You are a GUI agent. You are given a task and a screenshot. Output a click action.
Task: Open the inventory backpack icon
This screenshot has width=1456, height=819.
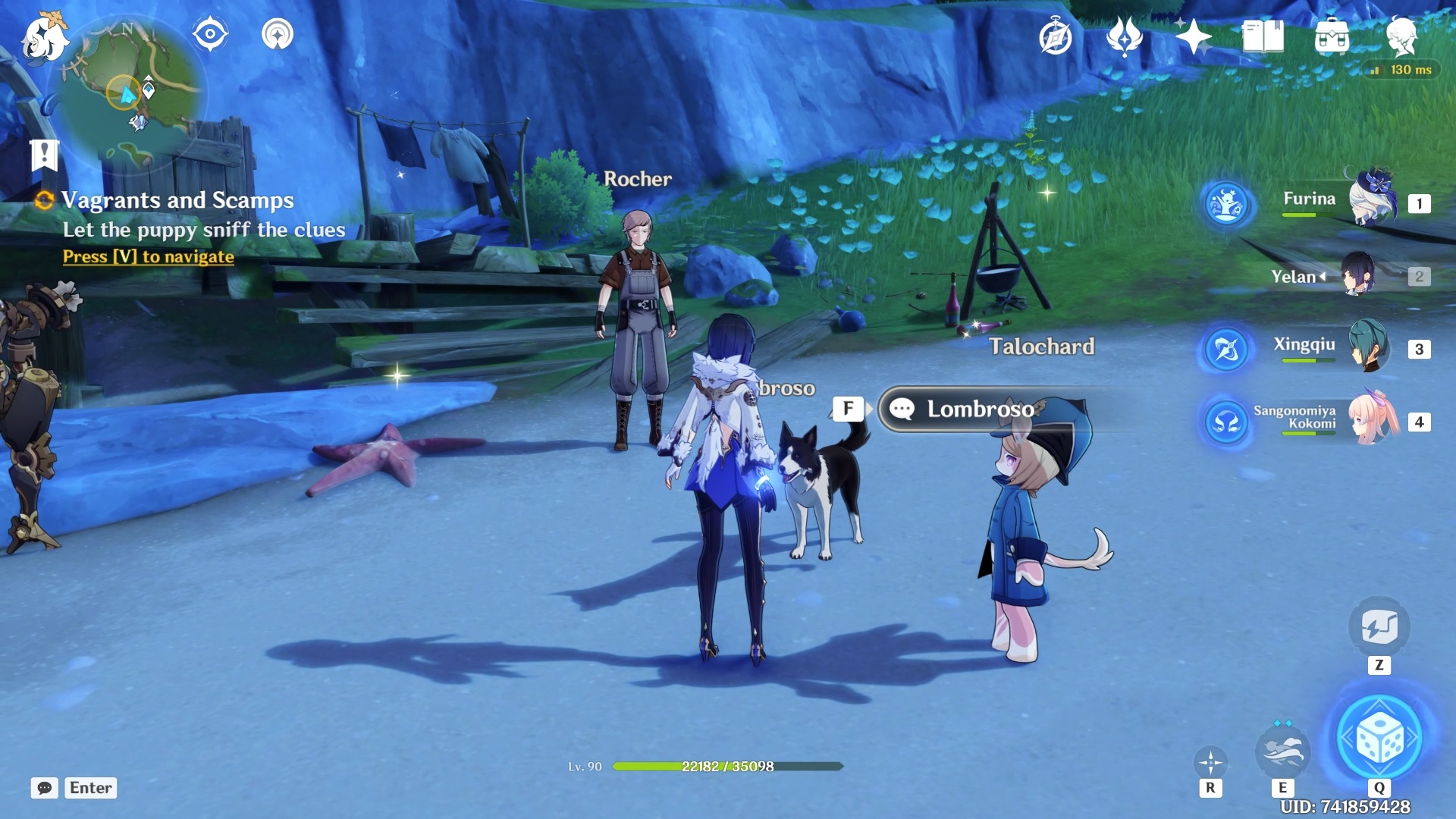(x=1332, y=36)
